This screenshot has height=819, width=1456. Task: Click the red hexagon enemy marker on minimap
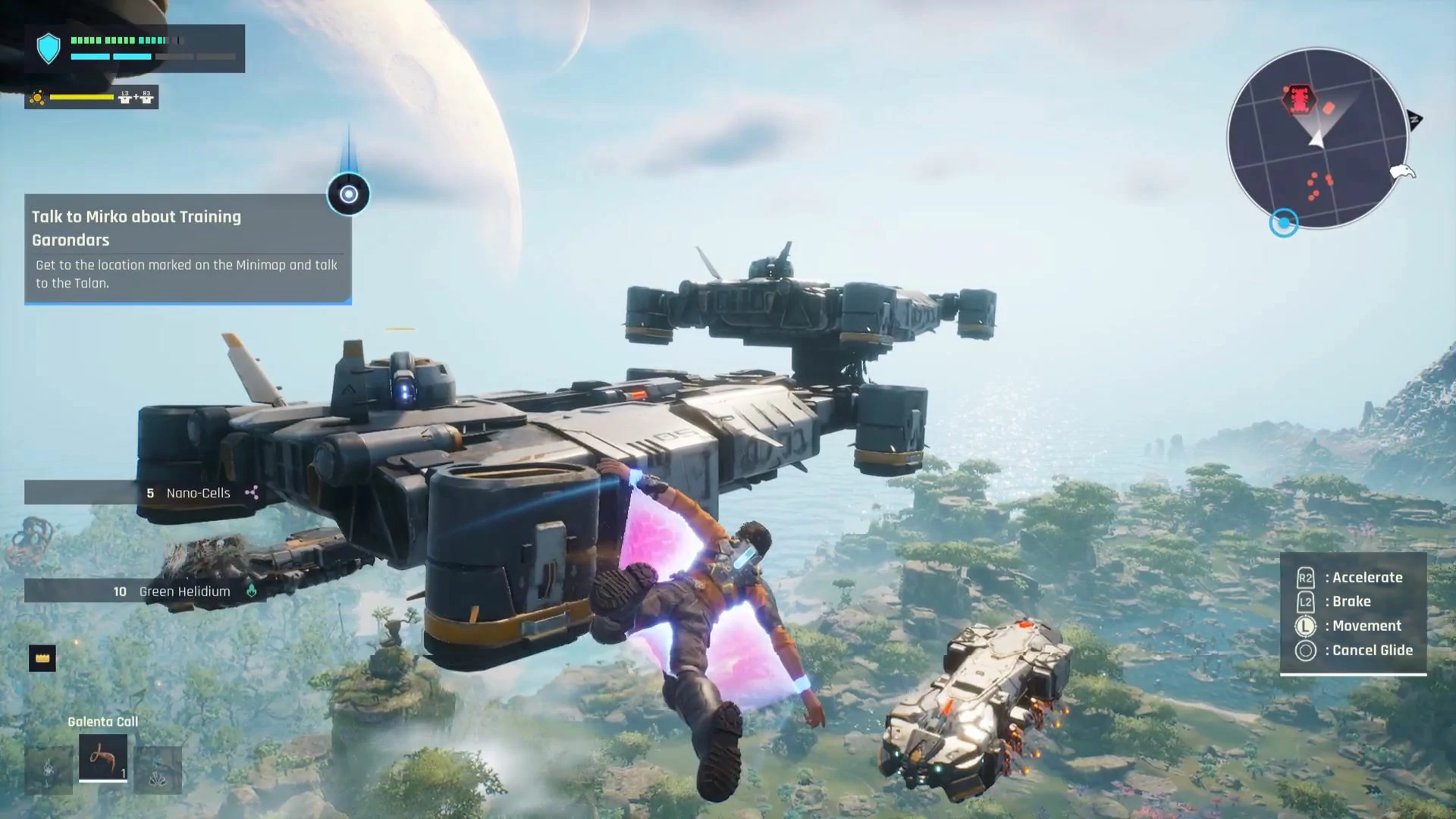[x=1300, y=99]
